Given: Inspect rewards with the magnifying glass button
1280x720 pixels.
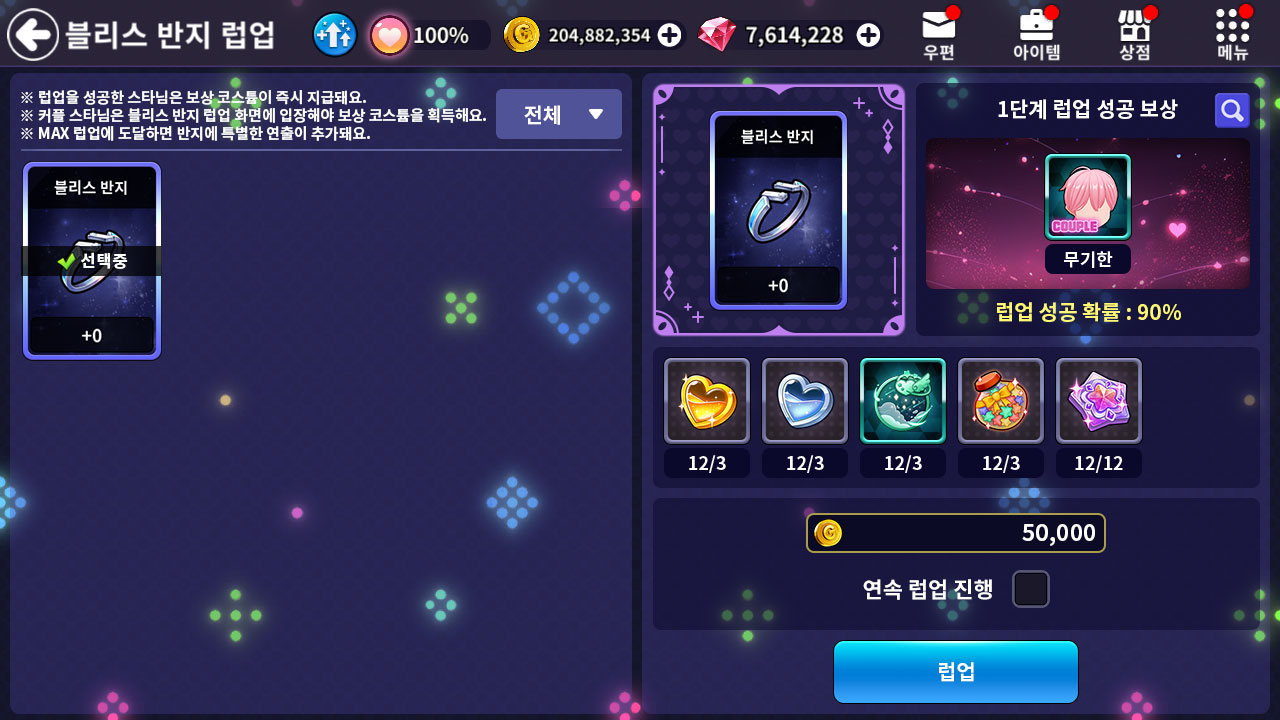Looking at the screenshot, I should click(x=1232, y=110).
